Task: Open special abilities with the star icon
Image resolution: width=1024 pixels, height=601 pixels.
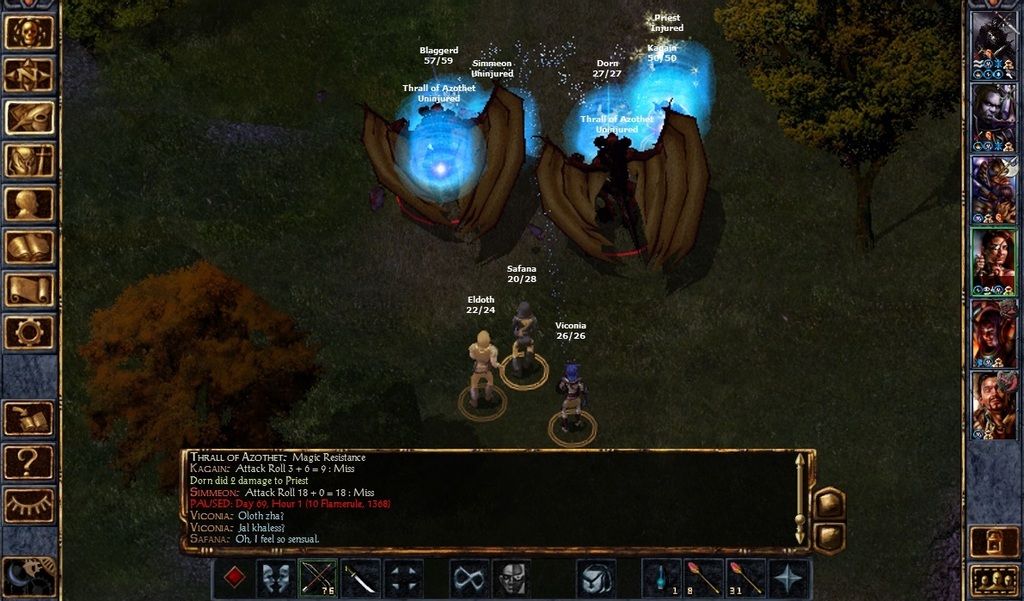Action: tap(789, 578)
